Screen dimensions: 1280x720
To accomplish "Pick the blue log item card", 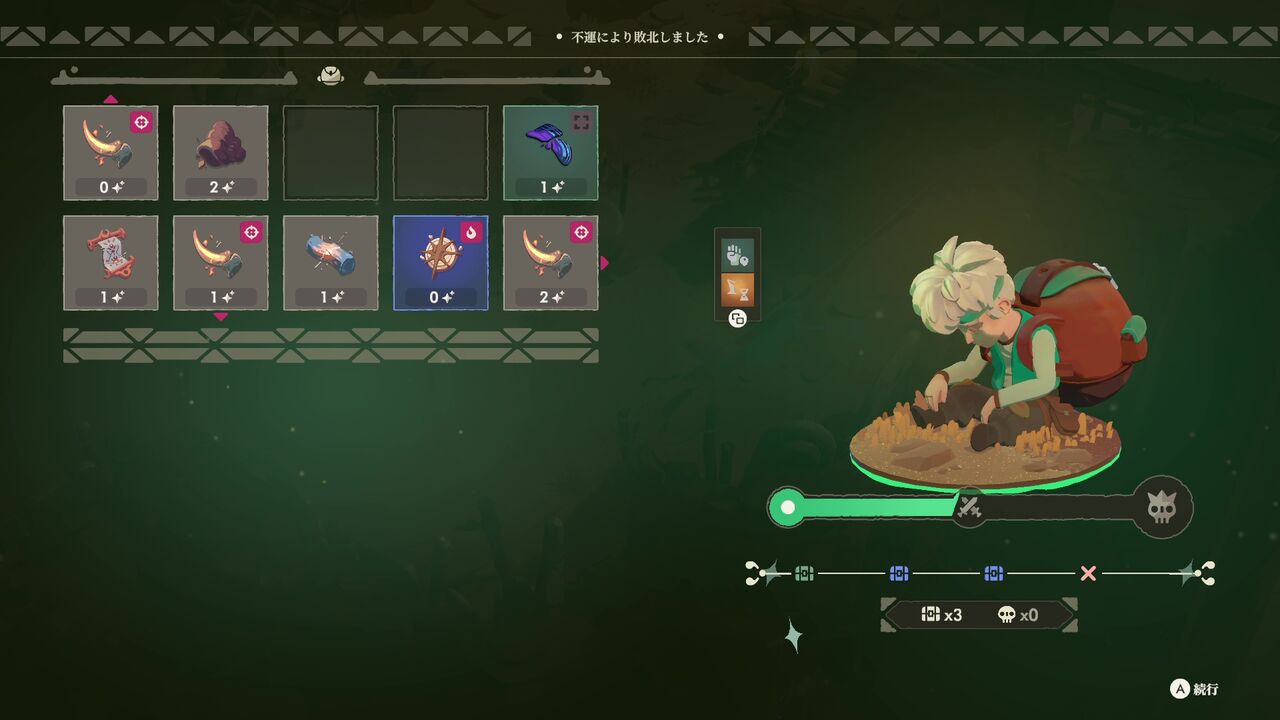I will (330, 263).
